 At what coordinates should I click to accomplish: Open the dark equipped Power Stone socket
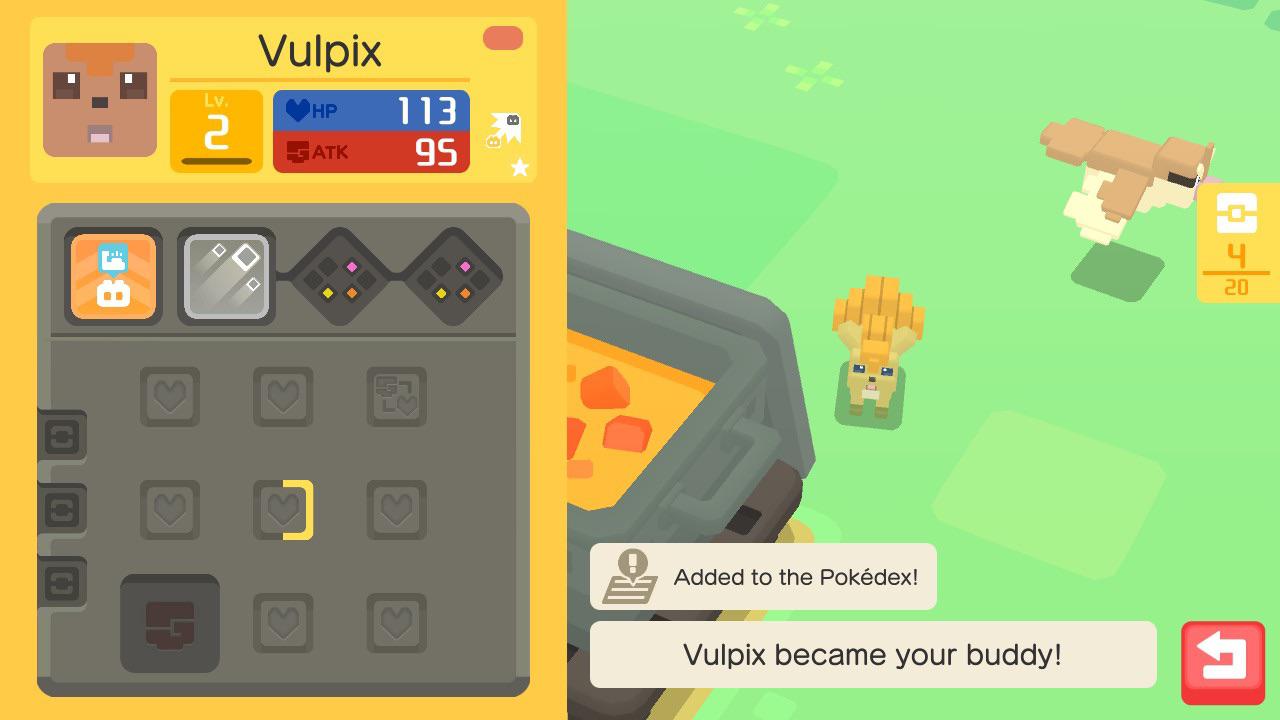[x=170, y=622]
